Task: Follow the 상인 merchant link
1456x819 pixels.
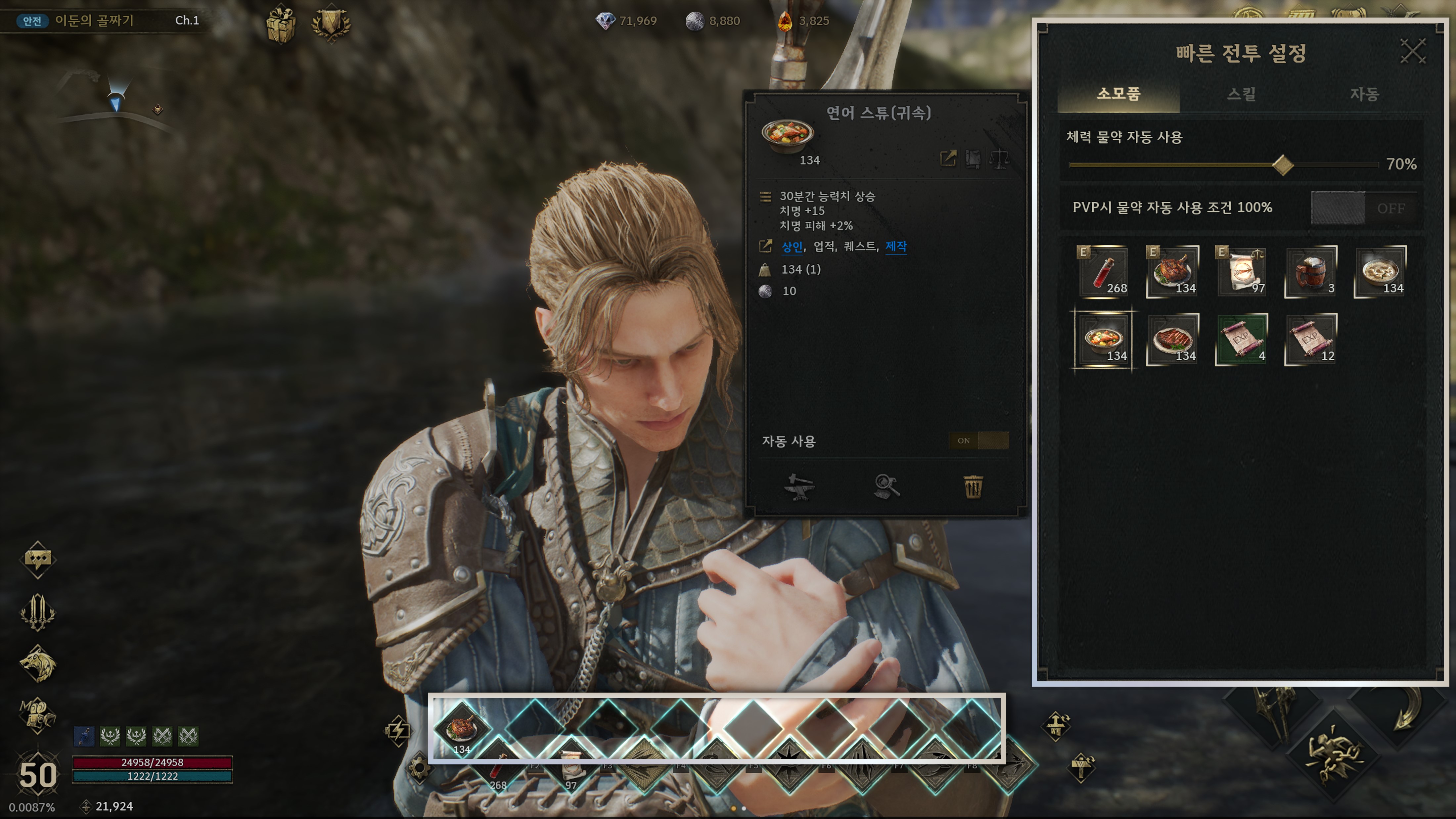Action: 792,247
